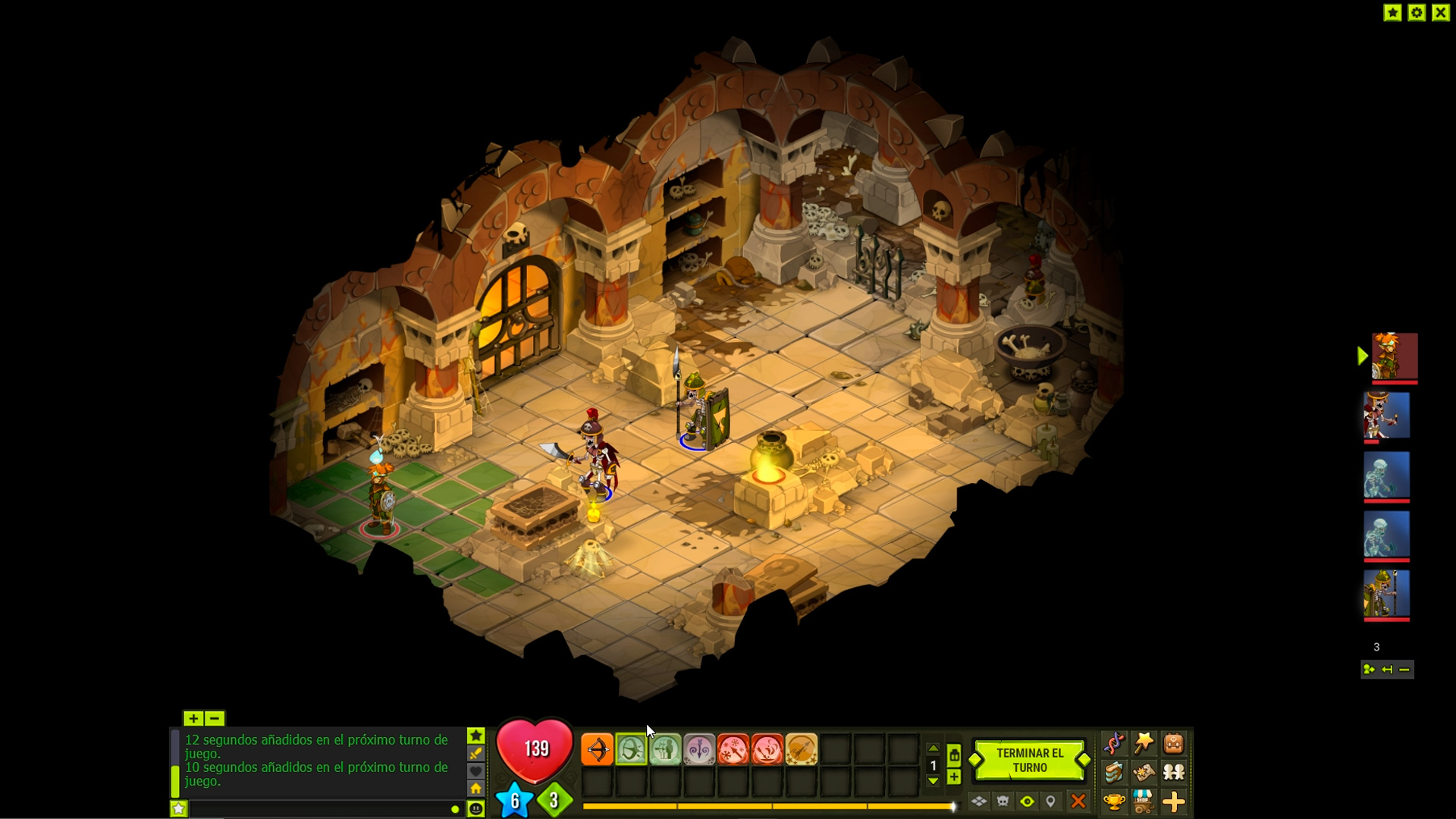Click the orange X surrender button
This screenshot has height=819, width=1456.
point(1078,801)
